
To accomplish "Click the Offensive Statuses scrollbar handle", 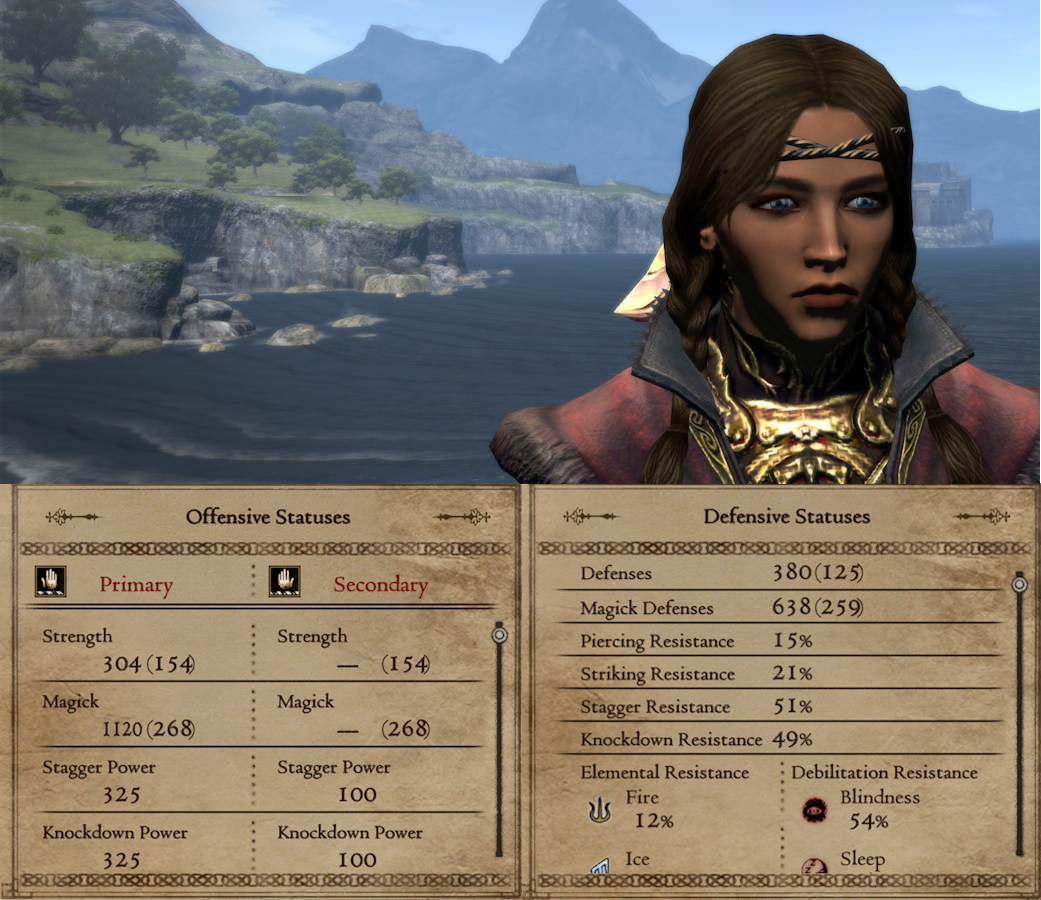I will (499, 635).
